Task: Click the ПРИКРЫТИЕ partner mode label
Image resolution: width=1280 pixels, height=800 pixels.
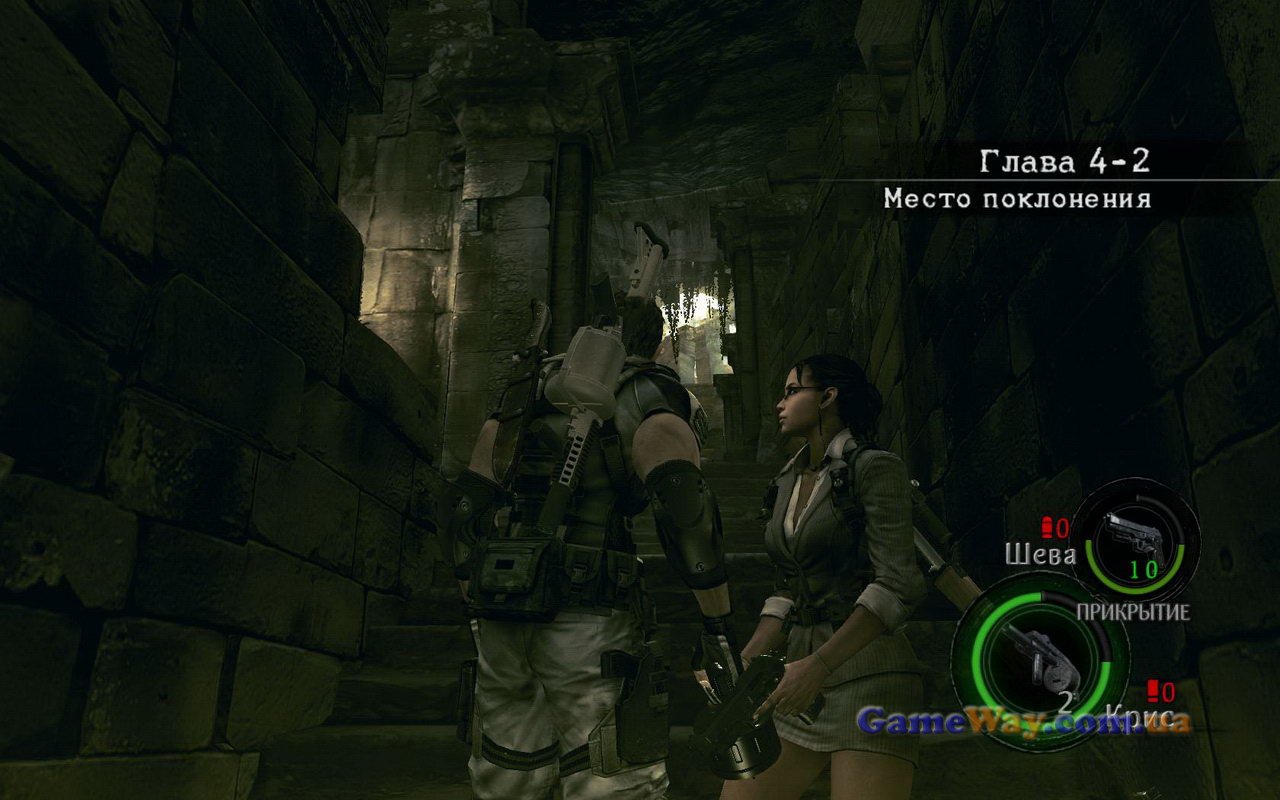Action: [1132, 612]
